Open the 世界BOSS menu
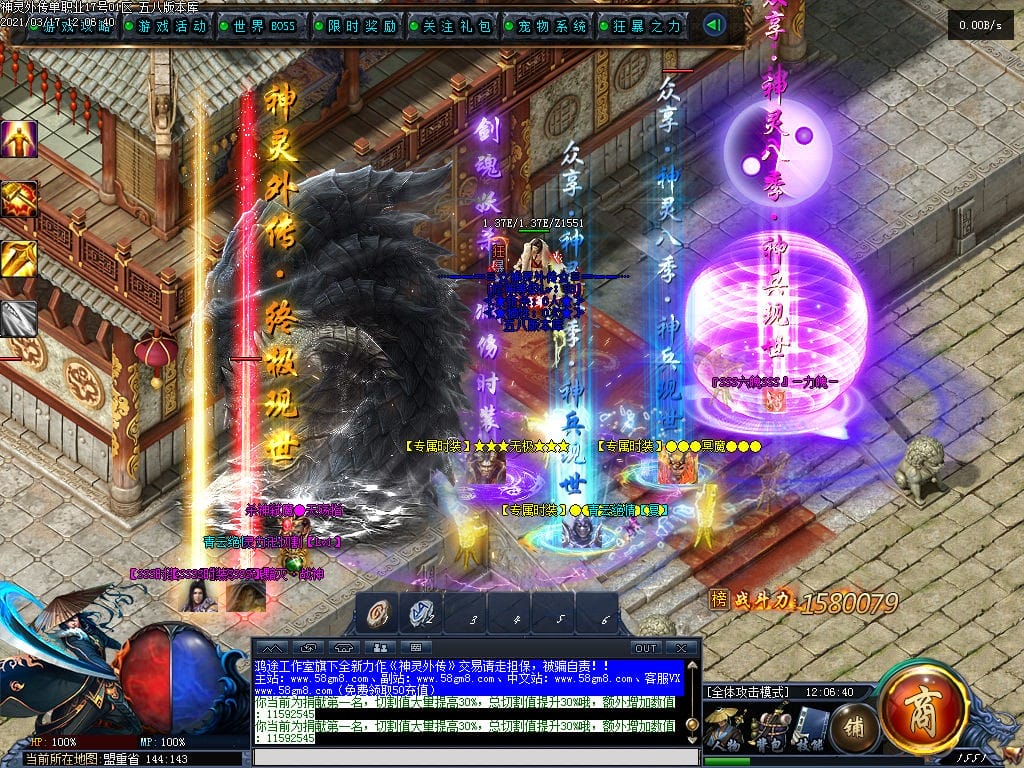The image size is (1024, 768). pos(263,26)
